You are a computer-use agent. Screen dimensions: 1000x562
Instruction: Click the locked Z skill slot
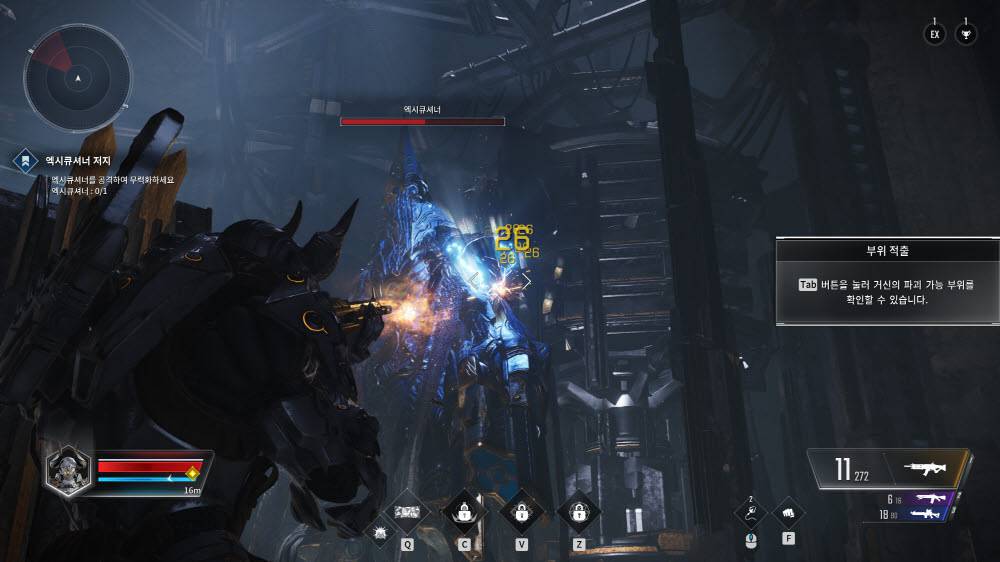pos(579,513)
